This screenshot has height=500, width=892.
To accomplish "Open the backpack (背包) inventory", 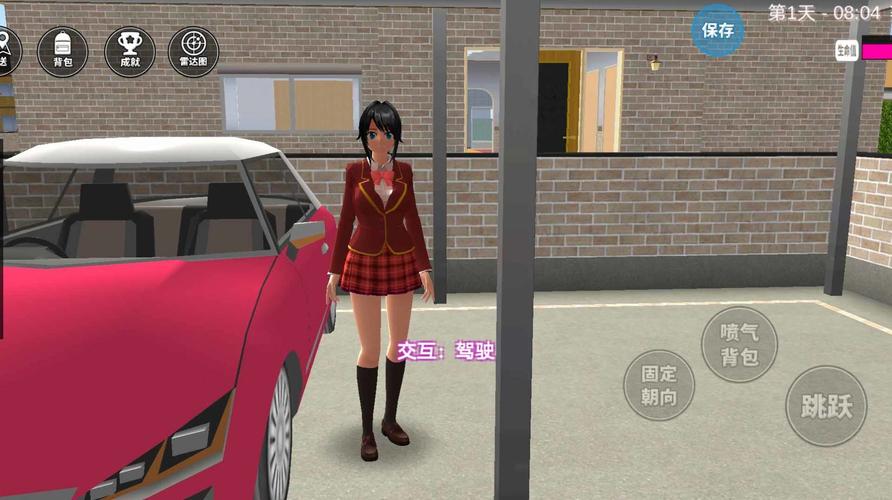I will click(62, 51).
